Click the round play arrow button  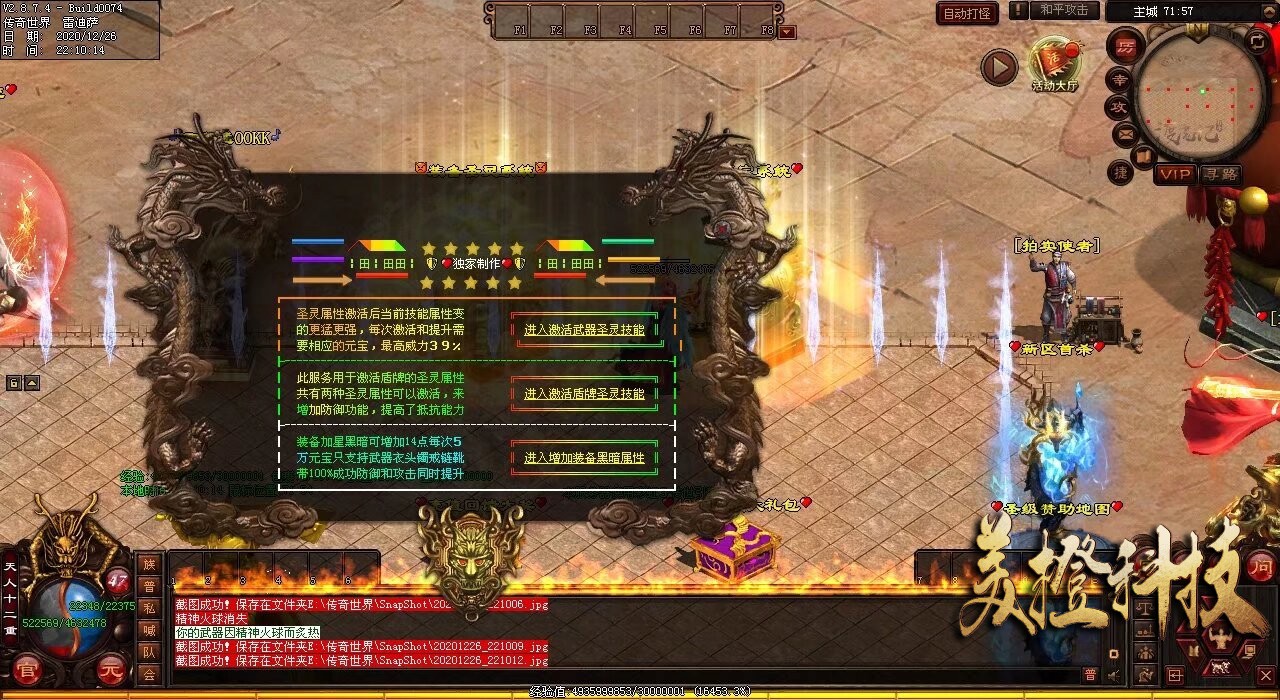pos(998,68)
